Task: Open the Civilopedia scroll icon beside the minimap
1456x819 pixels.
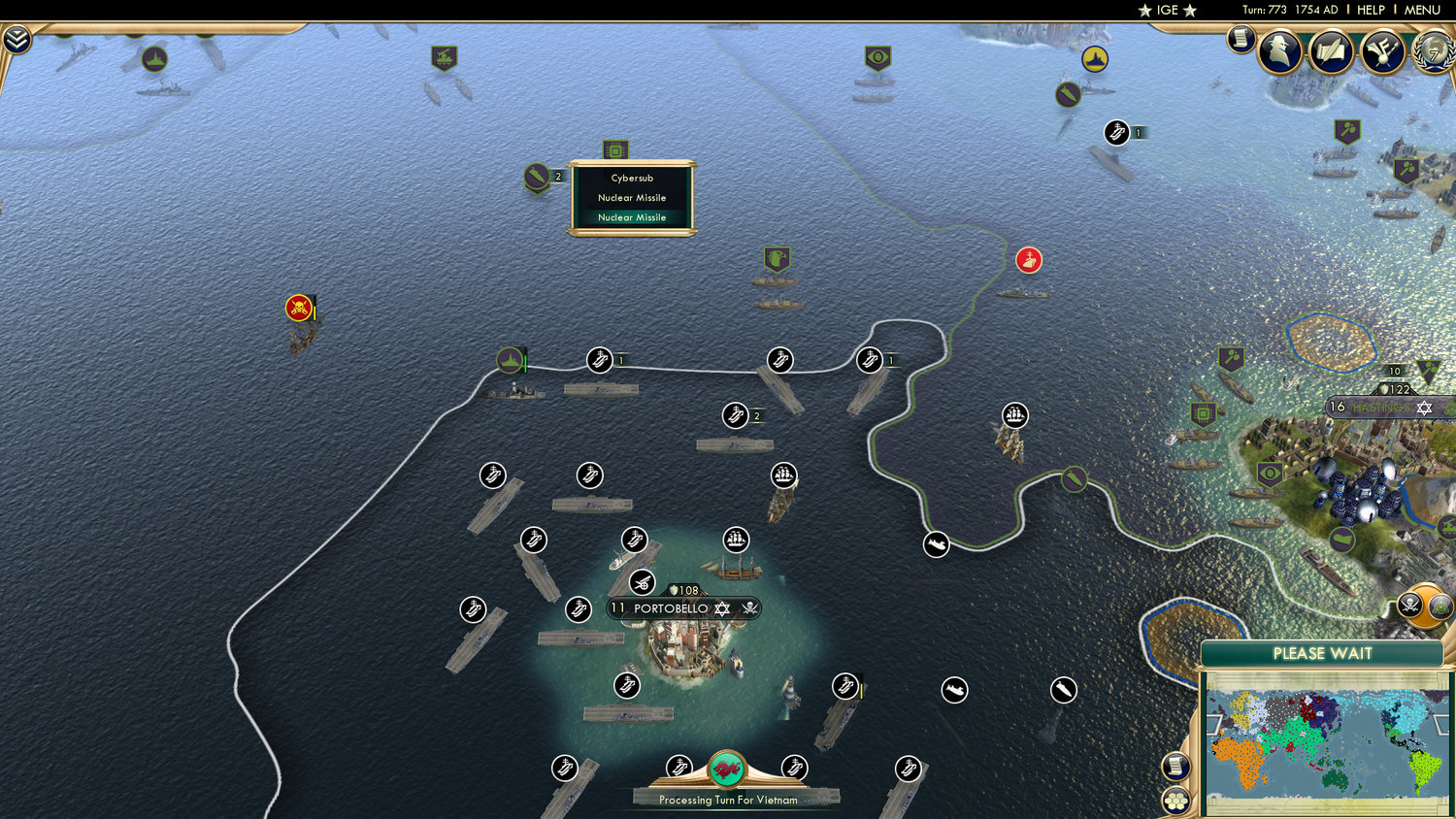Action: pyautogui.click(x=1175, y=766)
